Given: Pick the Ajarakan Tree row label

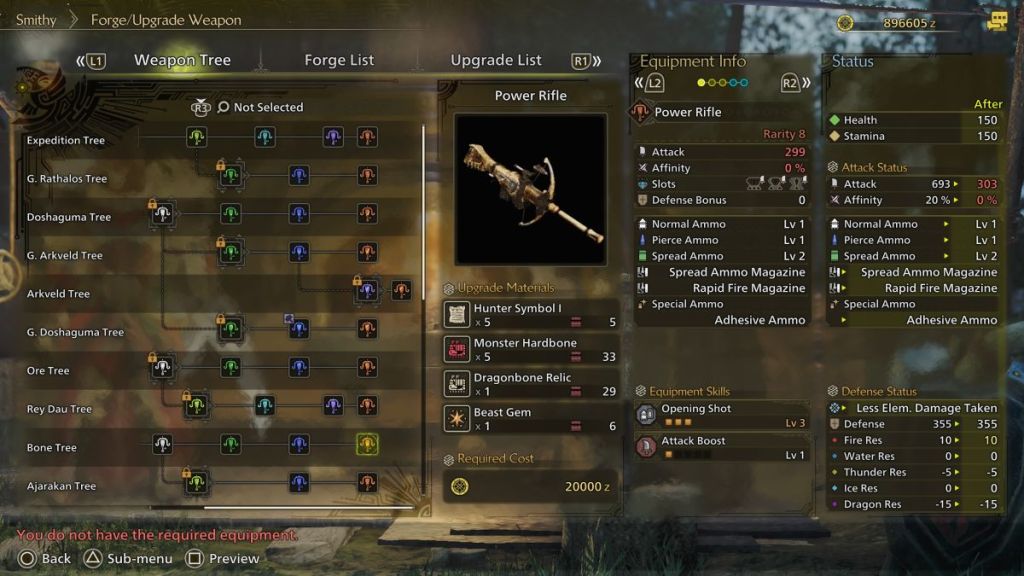Looking at the screenshot, I should tap(61, 486).
